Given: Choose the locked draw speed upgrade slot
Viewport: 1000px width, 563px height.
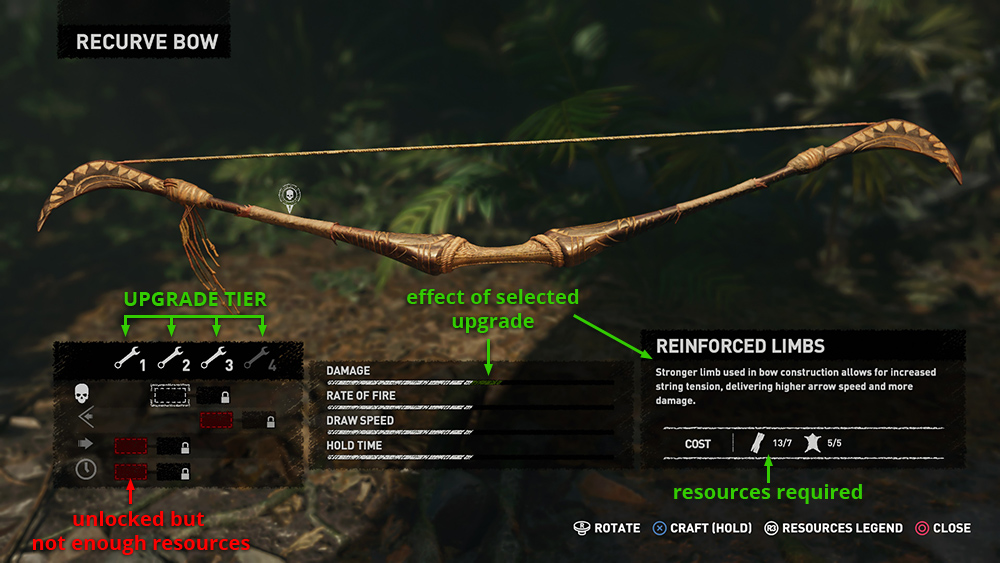Looking at the screenshot, I should click(174, 446).
